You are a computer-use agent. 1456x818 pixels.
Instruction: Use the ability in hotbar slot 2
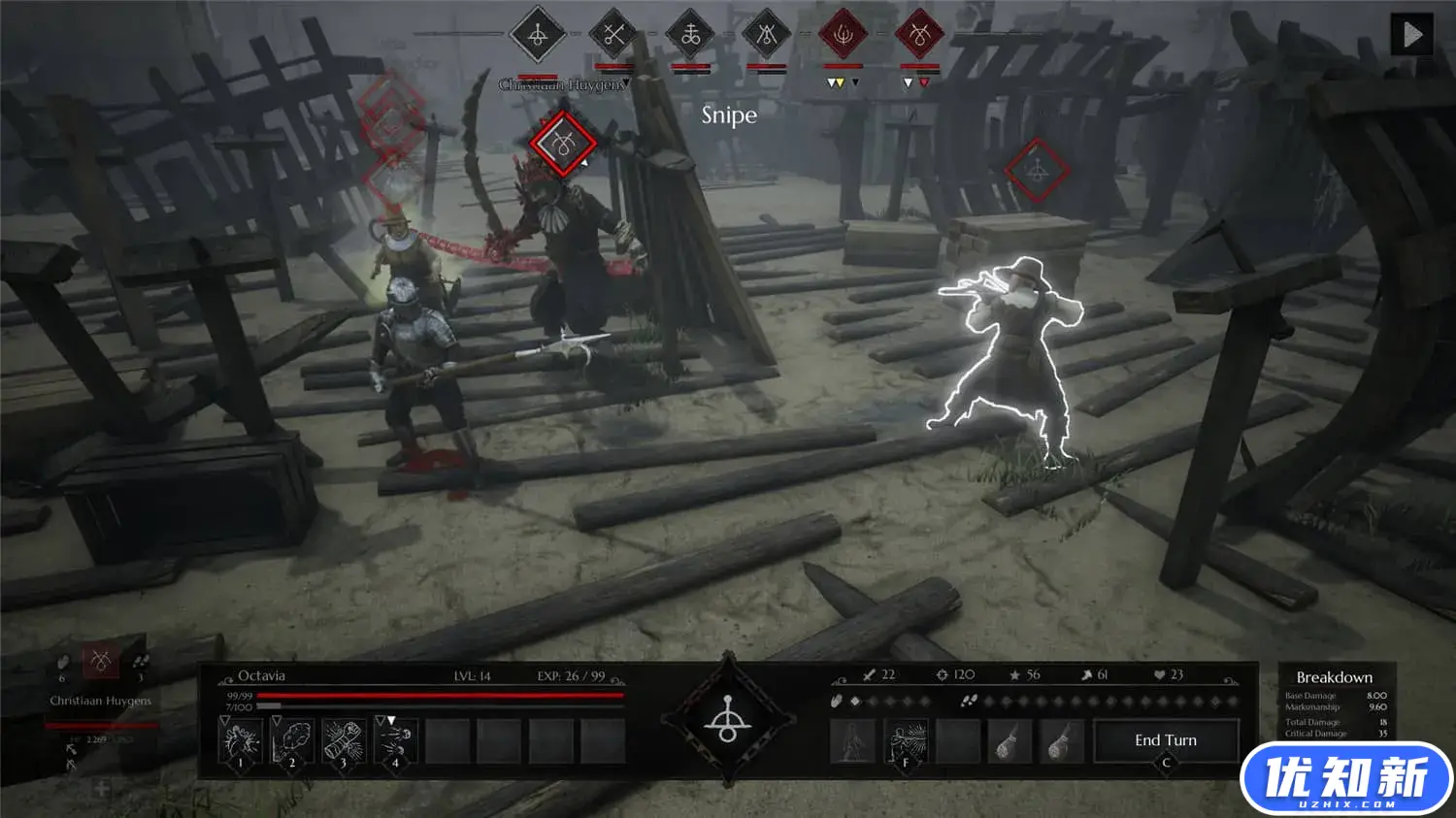point(292,742)
